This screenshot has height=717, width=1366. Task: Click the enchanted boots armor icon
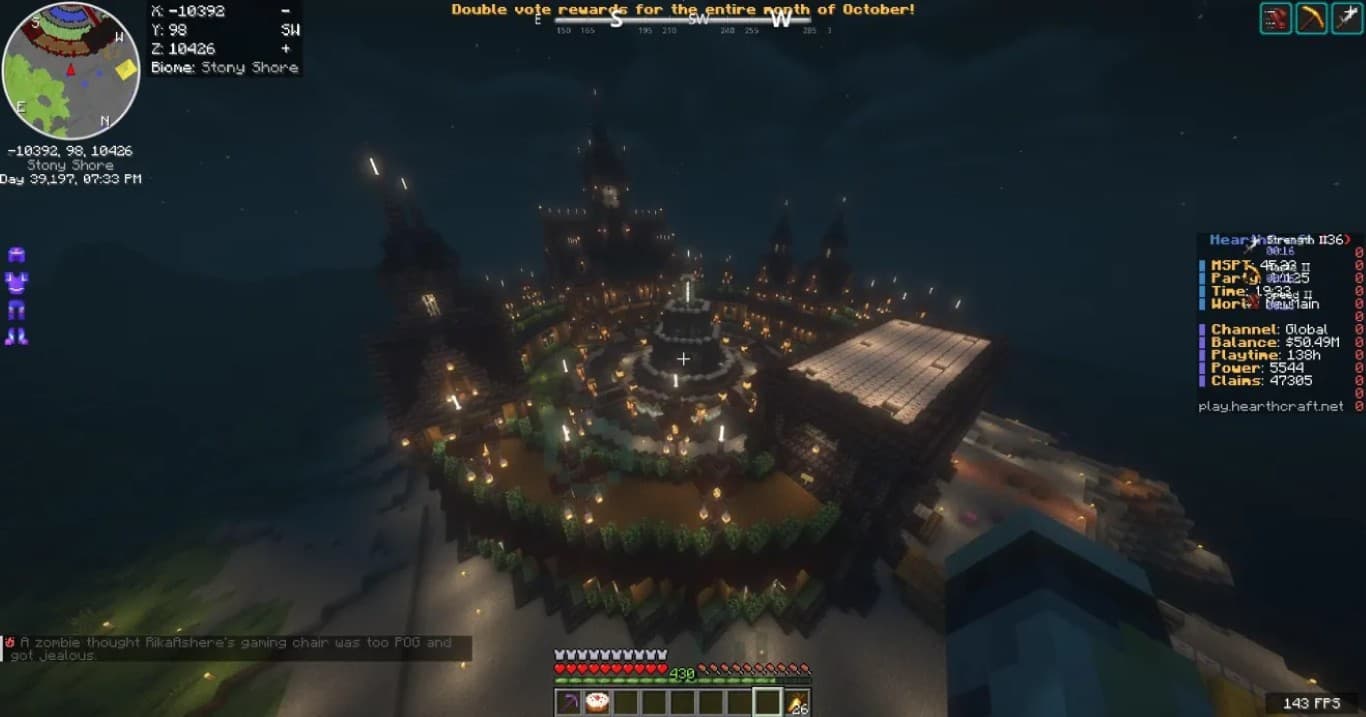pyautogui.click(x=16, y=337)
